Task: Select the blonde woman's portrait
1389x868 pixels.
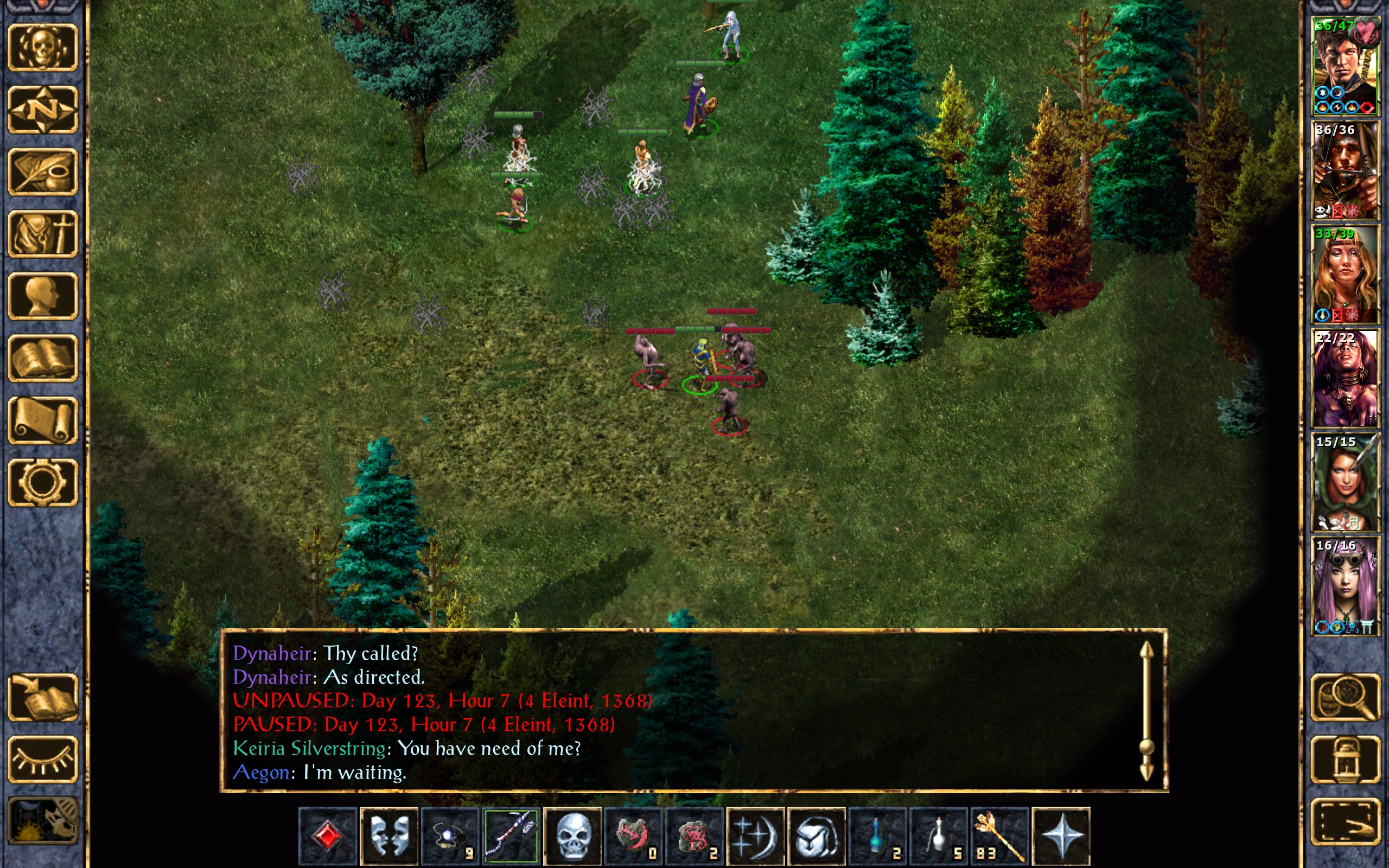Action: 1345,275
